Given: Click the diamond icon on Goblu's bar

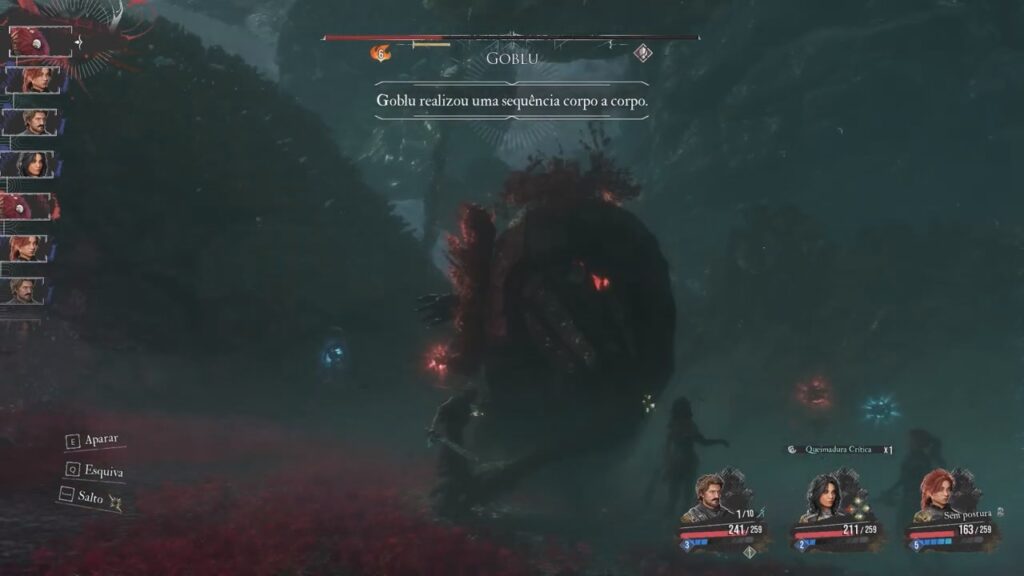Looking at the screenshot, I should tap(643, 54).
